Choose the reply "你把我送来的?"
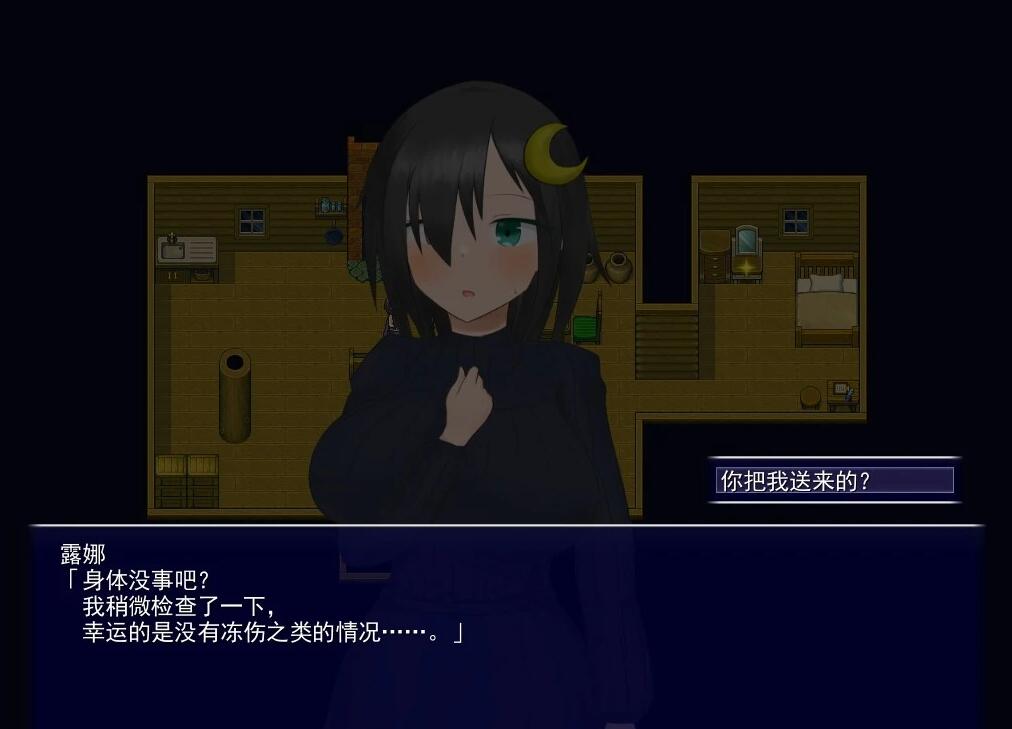Viewport: 1012px width, 729px height. coord(834,481)
